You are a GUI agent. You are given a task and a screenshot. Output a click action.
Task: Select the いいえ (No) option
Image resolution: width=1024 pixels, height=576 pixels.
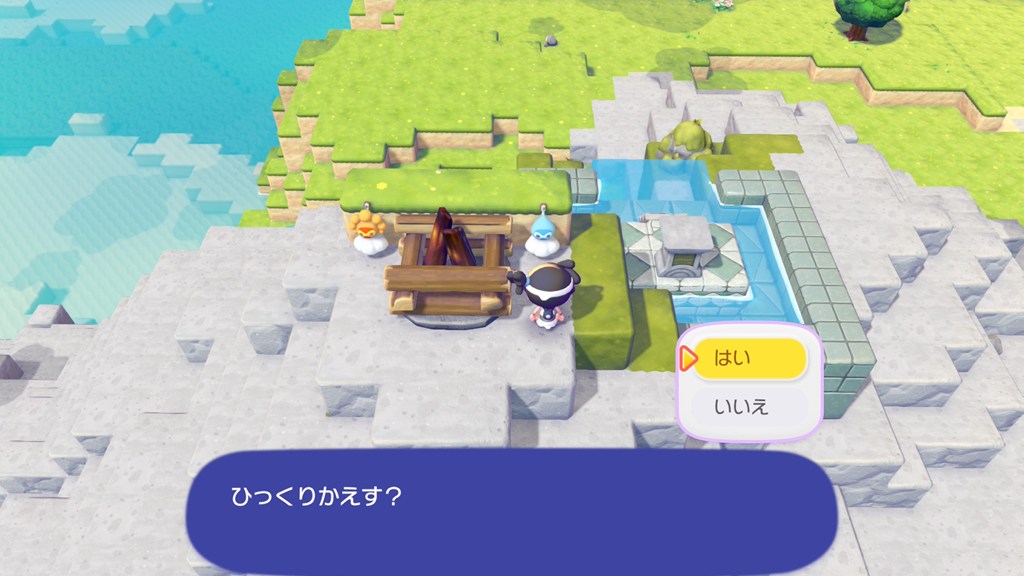point(749,407)
